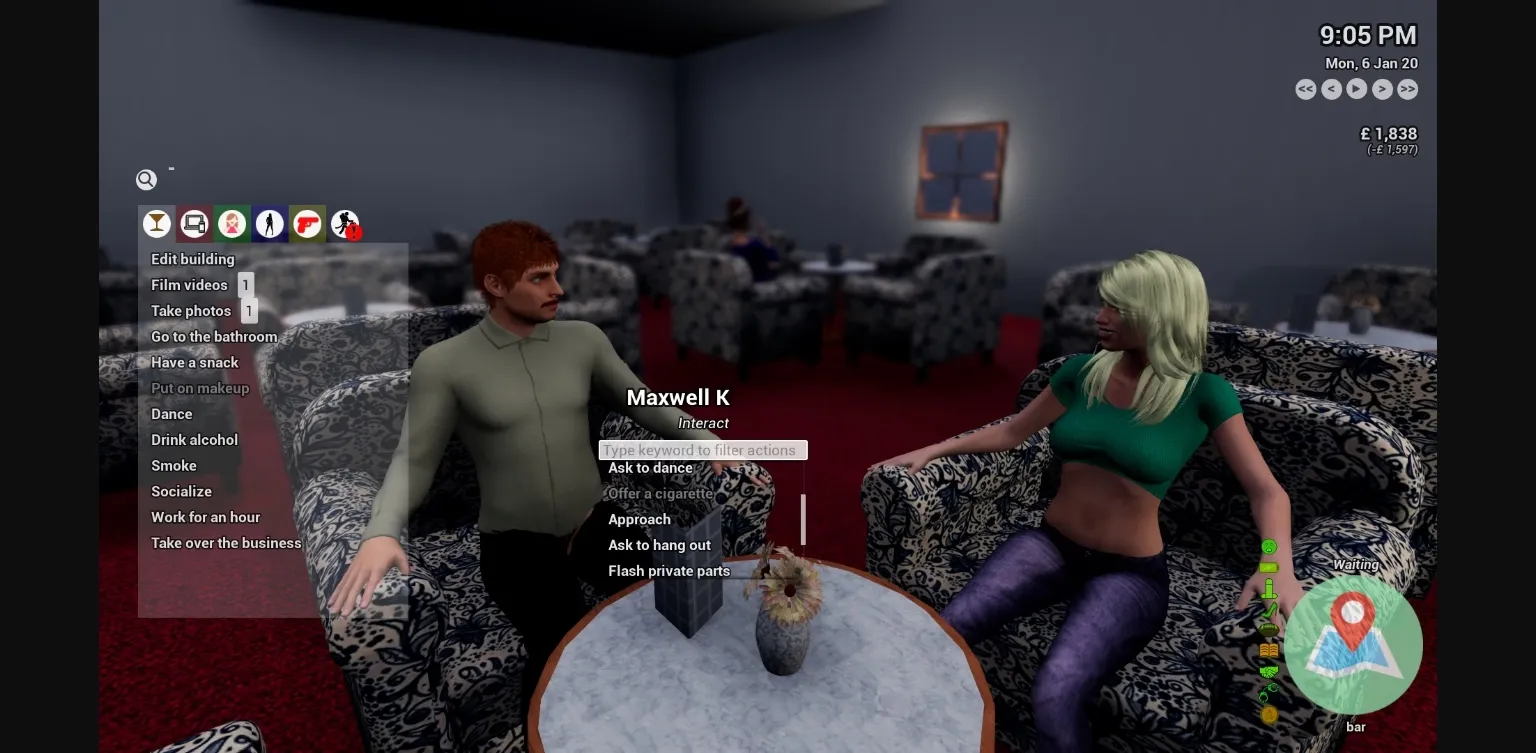
Task: Click the fast-forward time control
Action: 1407,89
